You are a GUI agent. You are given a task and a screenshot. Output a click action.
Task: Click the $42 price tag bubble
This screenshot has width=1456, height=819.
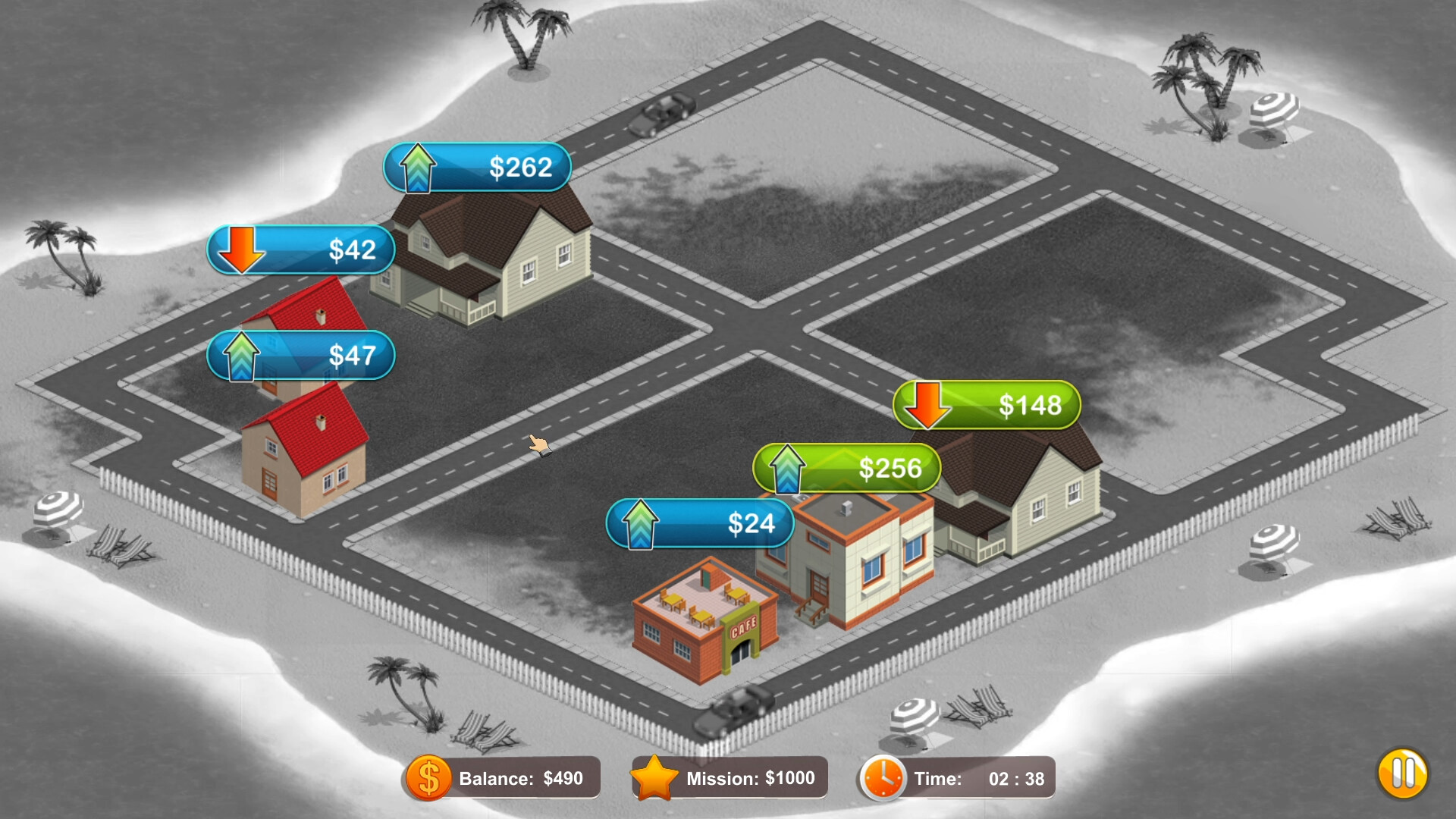click(326, 250)
